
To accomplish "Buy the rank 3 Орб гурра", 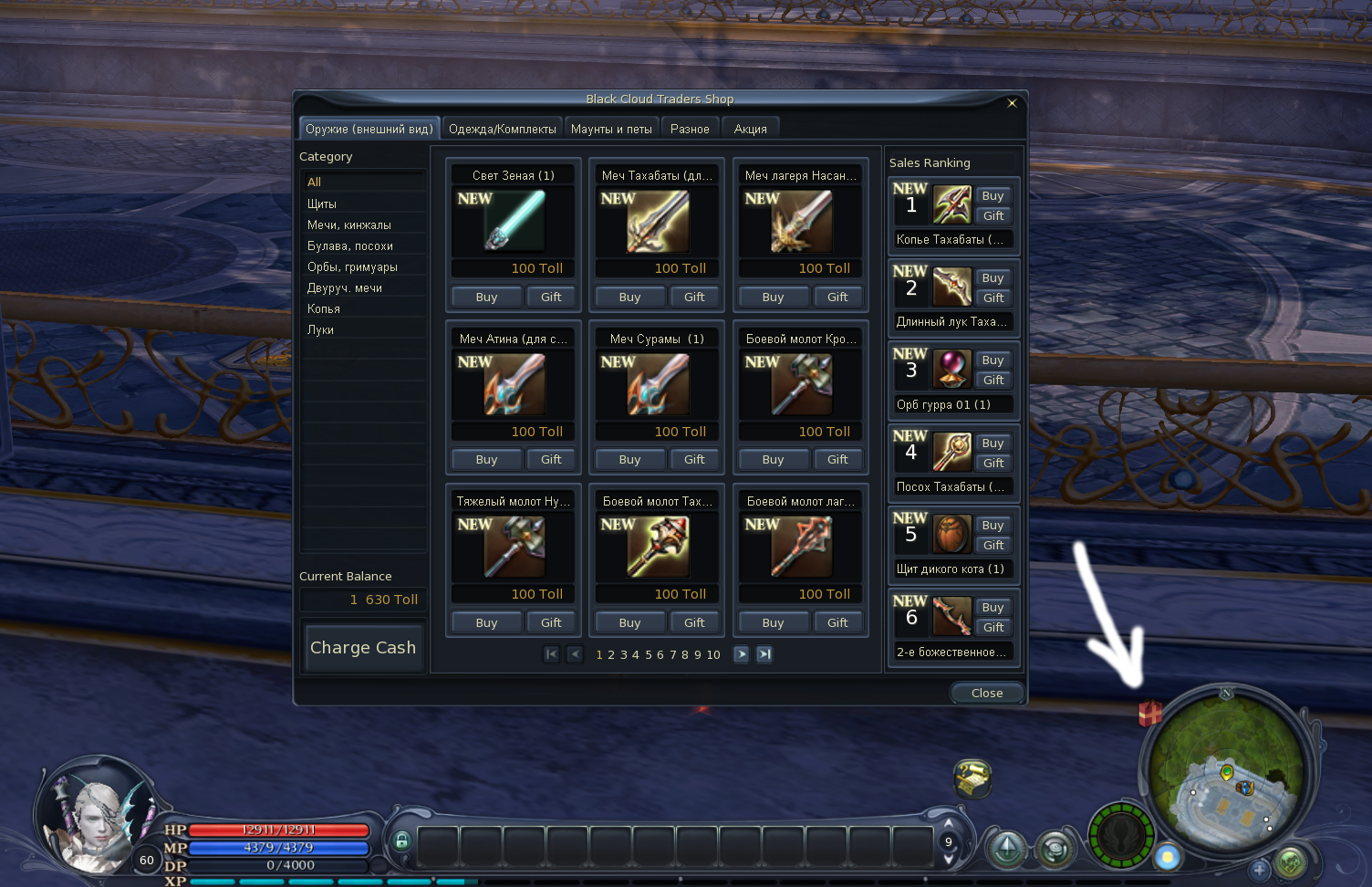I will [993, 360].
